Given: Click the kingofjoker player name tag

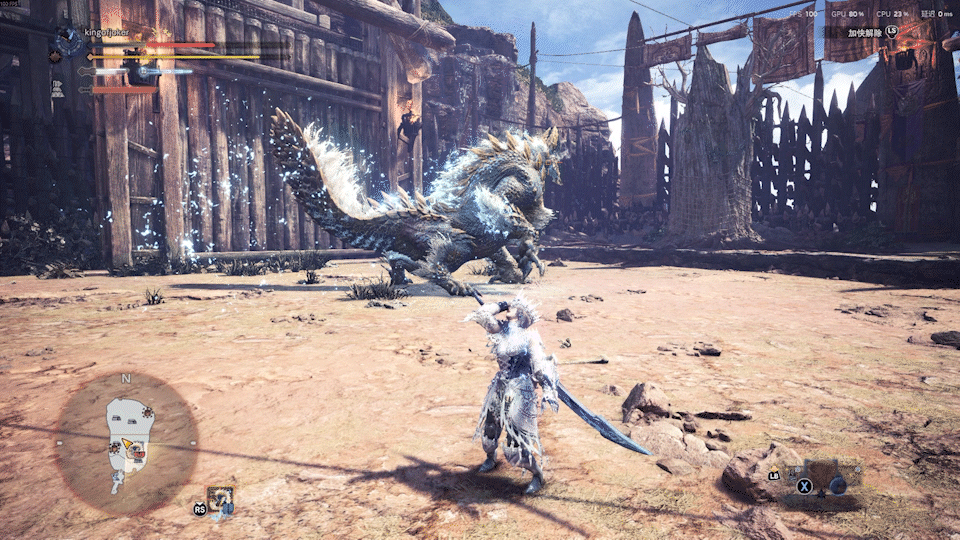Looking at the screenshot, I should [x=111, y=32].
